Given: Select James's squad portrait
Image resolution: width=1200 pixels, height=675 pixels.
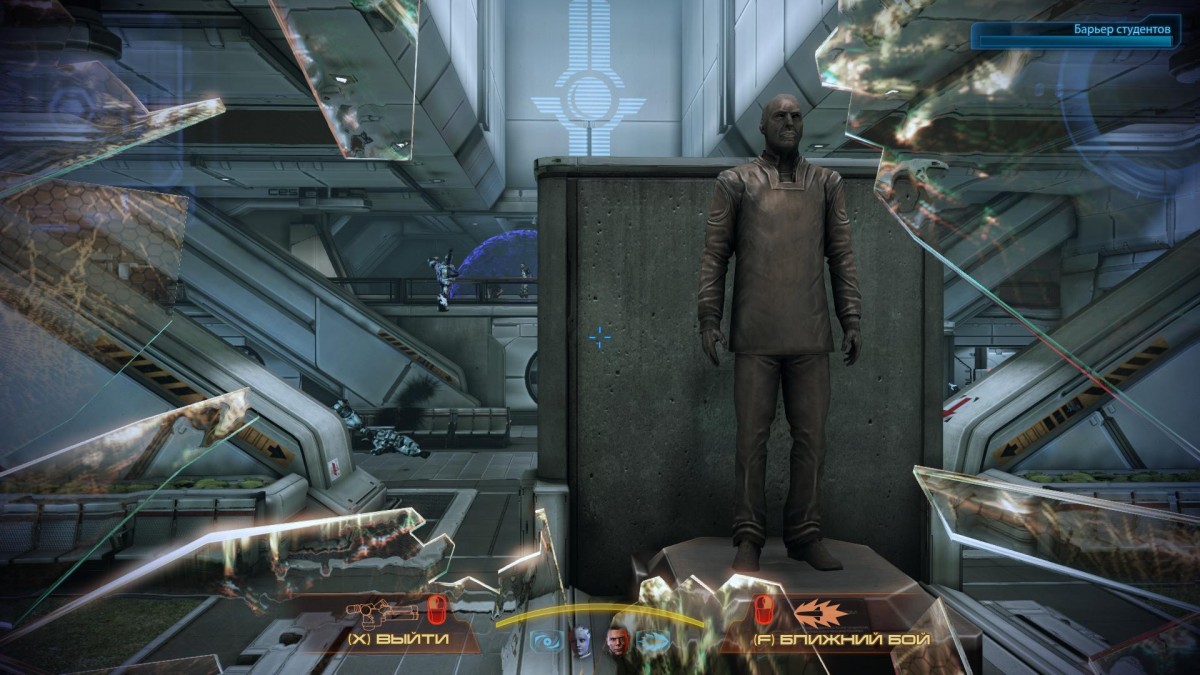Looking at the screenshot, I should [x=617, y=641].
